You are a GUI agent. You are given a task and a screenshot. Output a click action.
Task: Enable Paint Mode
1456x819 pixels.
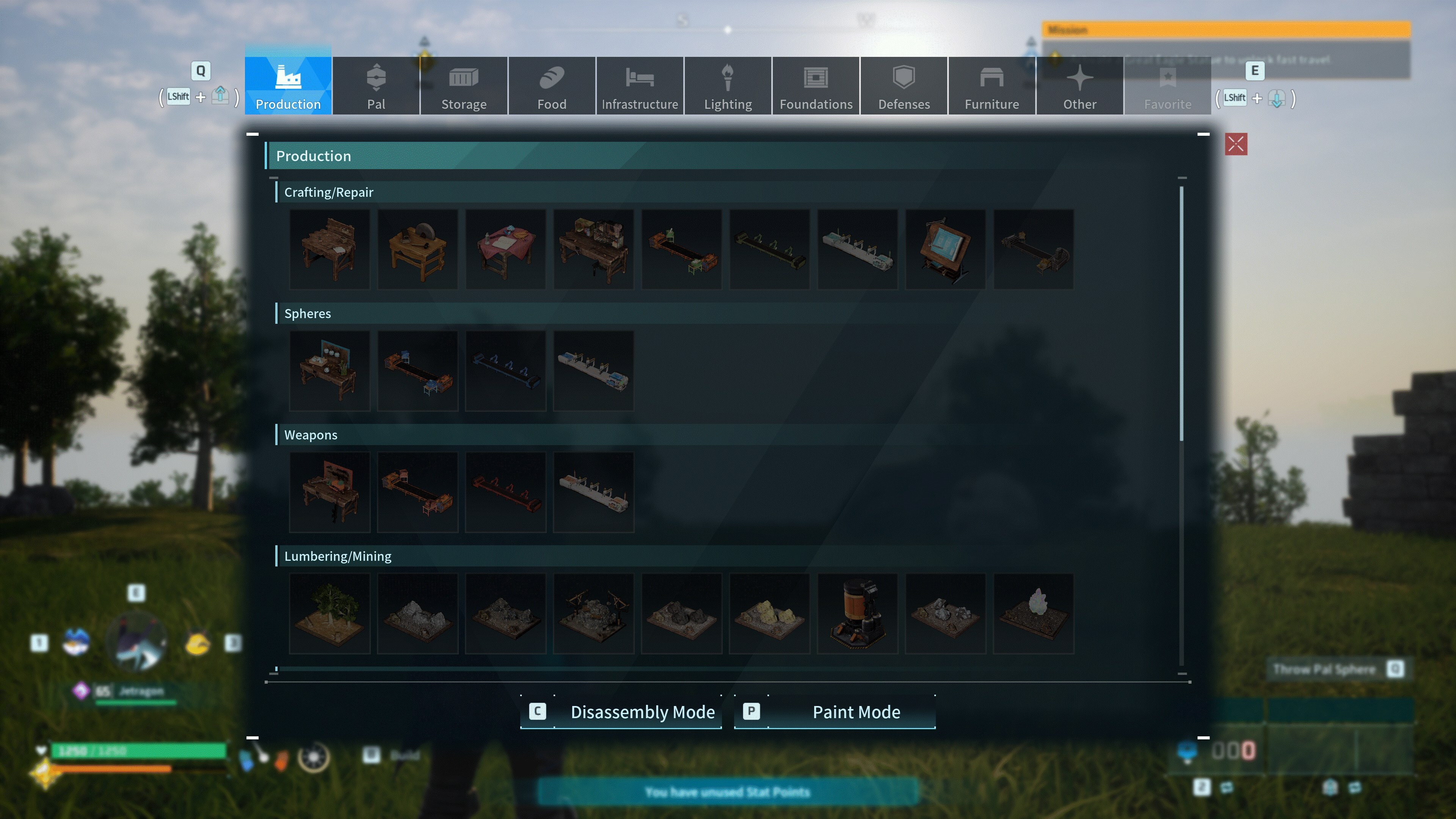(834, 712)
